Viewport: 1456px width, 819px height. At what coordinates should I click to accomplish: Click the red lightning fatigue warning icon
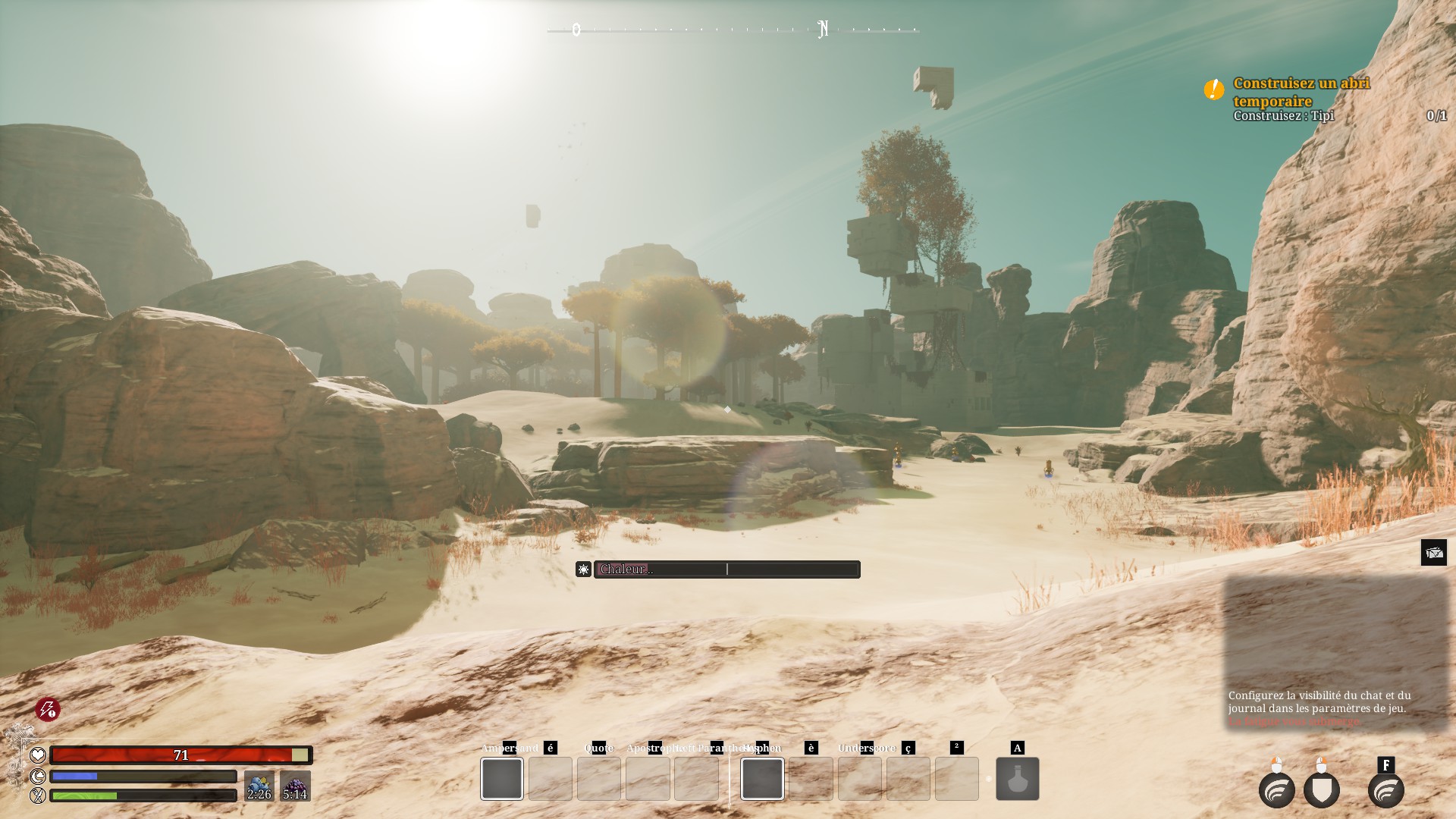48,710
